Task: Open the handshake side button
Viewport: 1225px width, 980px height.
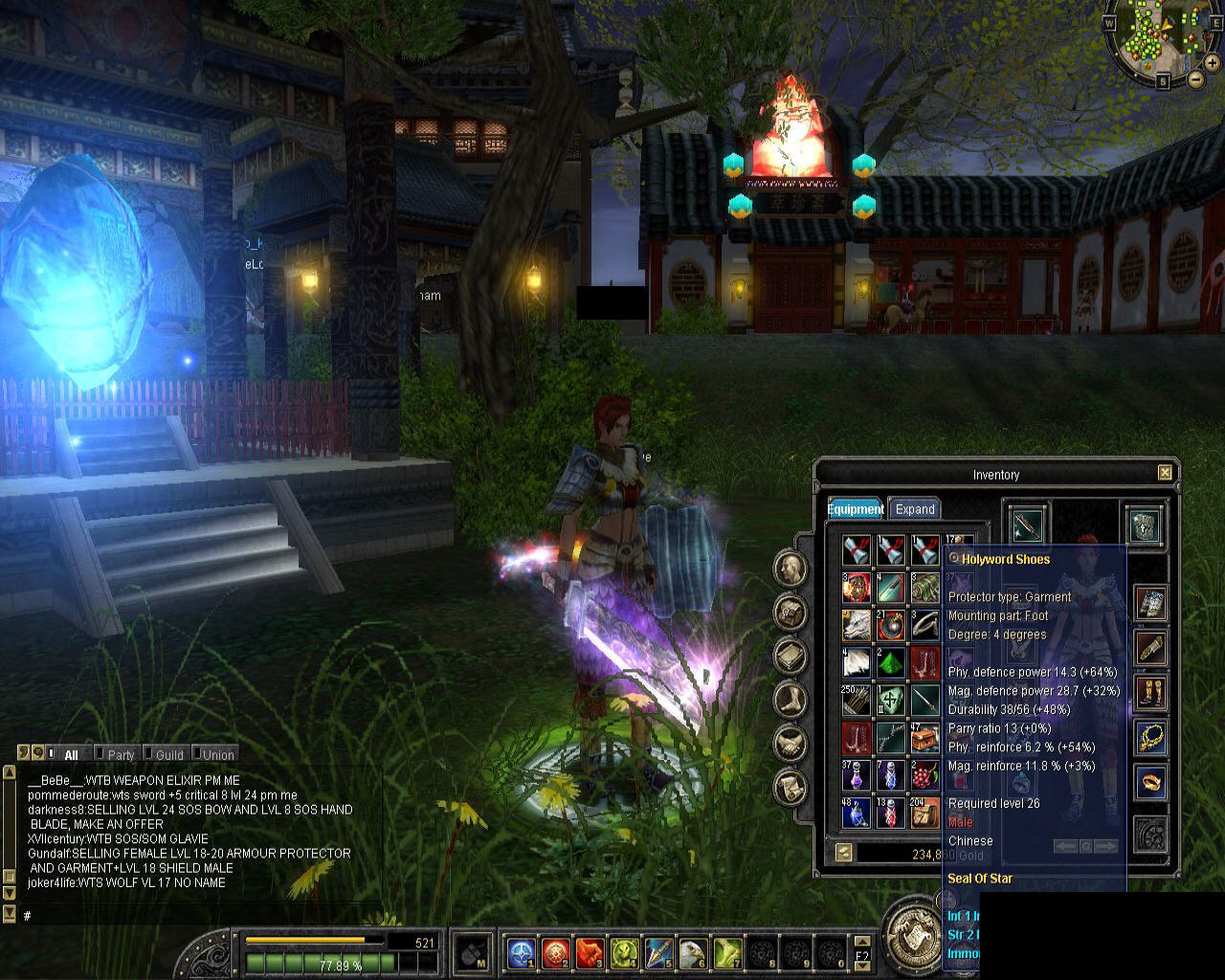Action: click(x=790, y=742)
